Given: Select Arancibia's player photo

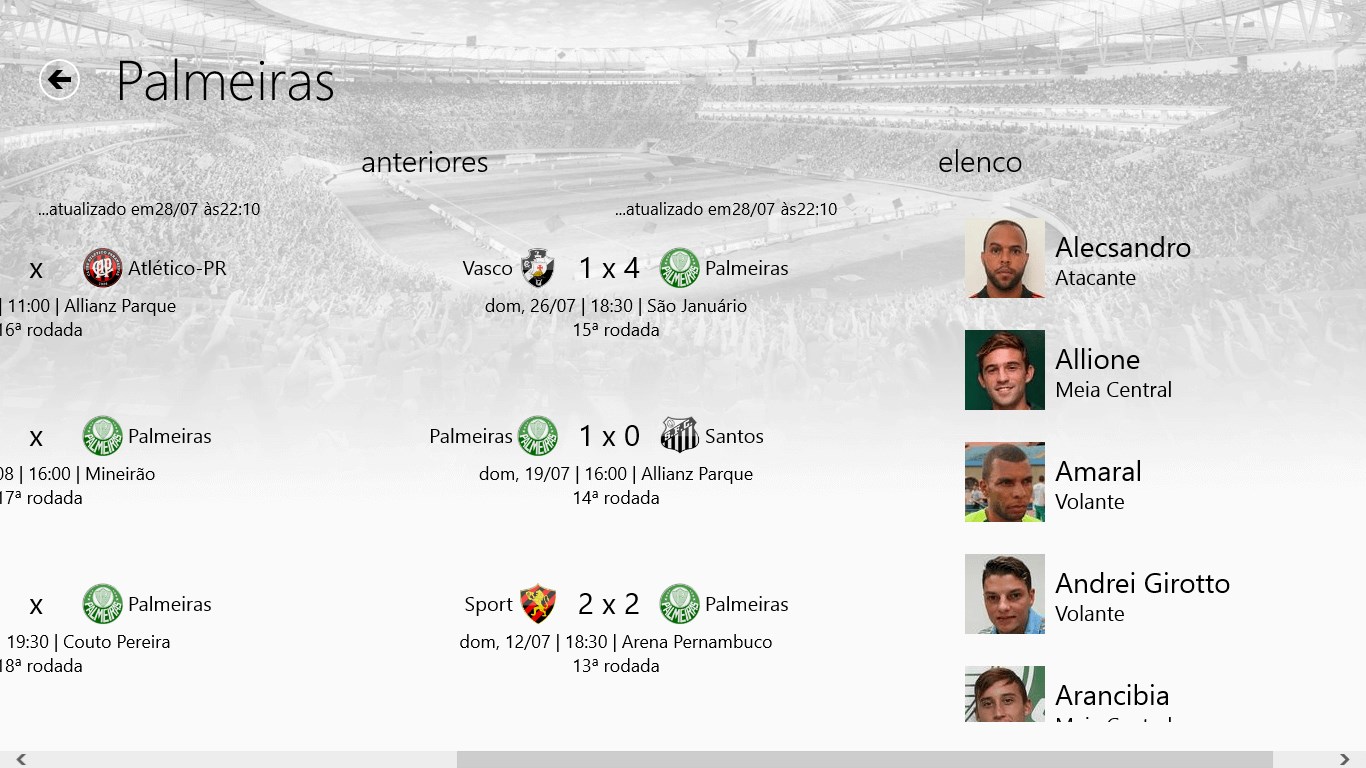Looking at the screenshot, I should 1004,694.
